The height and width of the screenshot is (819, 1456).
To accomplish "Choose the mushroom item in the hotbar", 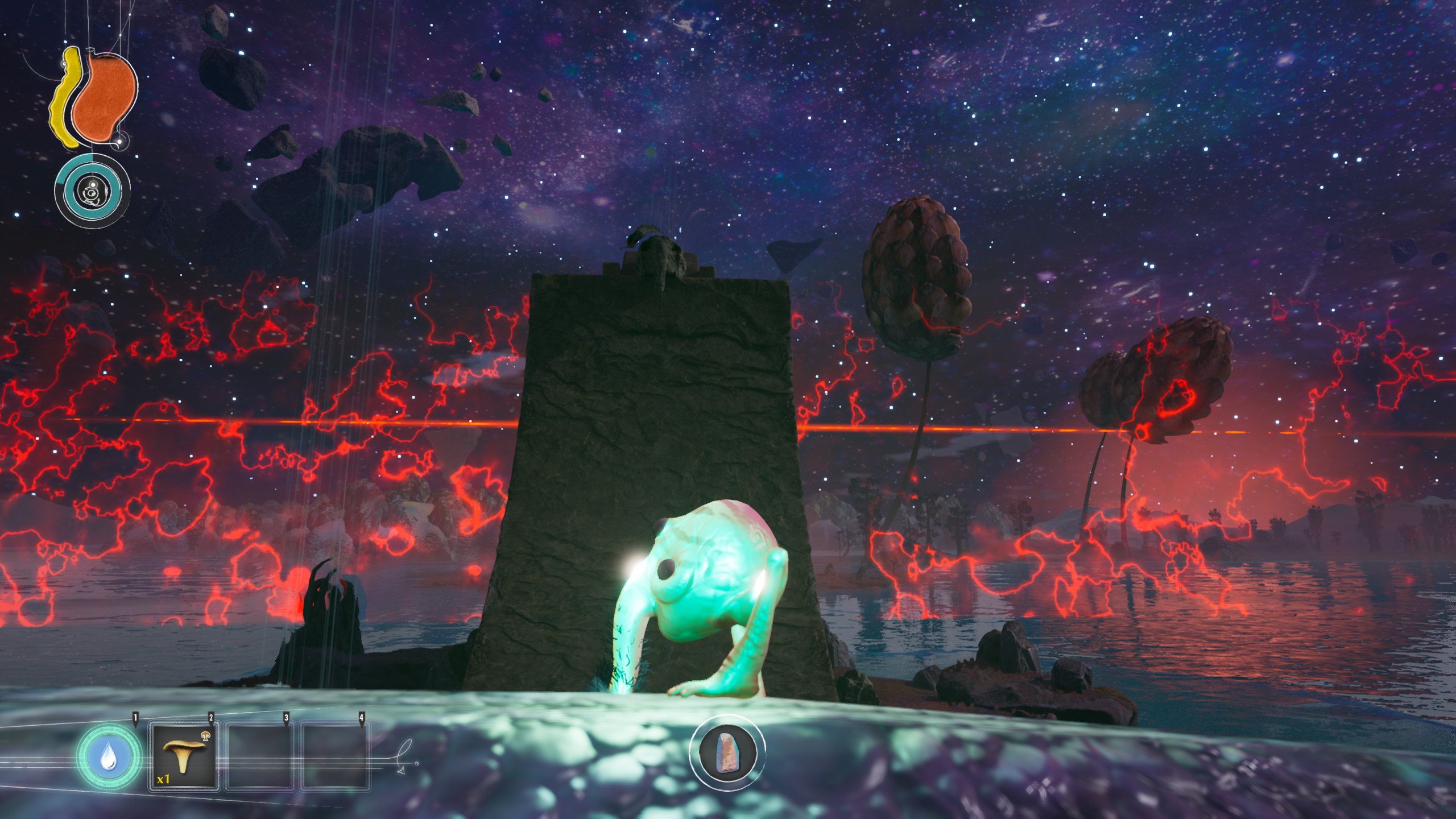I will (184, 757).
